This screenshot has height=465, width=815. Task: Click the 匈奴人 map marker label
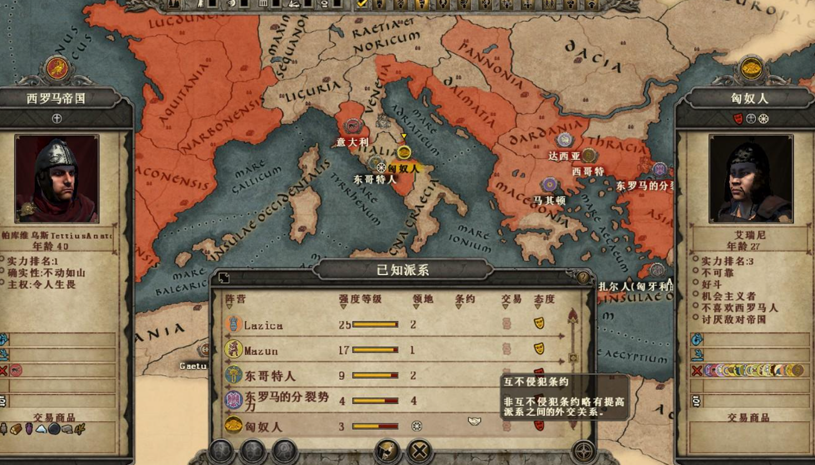(x=403, y=168)
